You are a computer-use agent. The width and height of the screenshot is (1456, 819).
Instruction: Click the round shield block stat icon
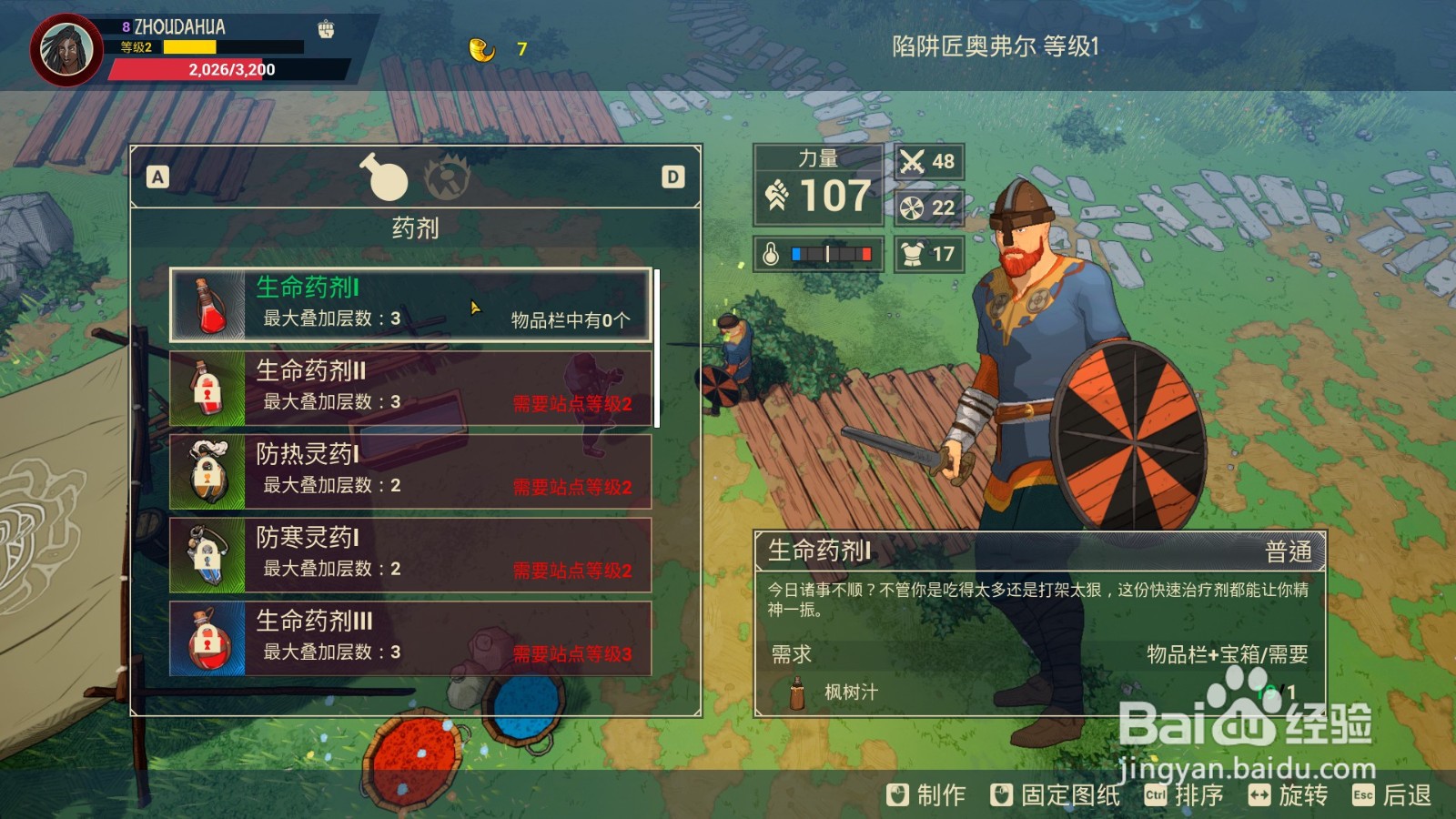point(910,207)
